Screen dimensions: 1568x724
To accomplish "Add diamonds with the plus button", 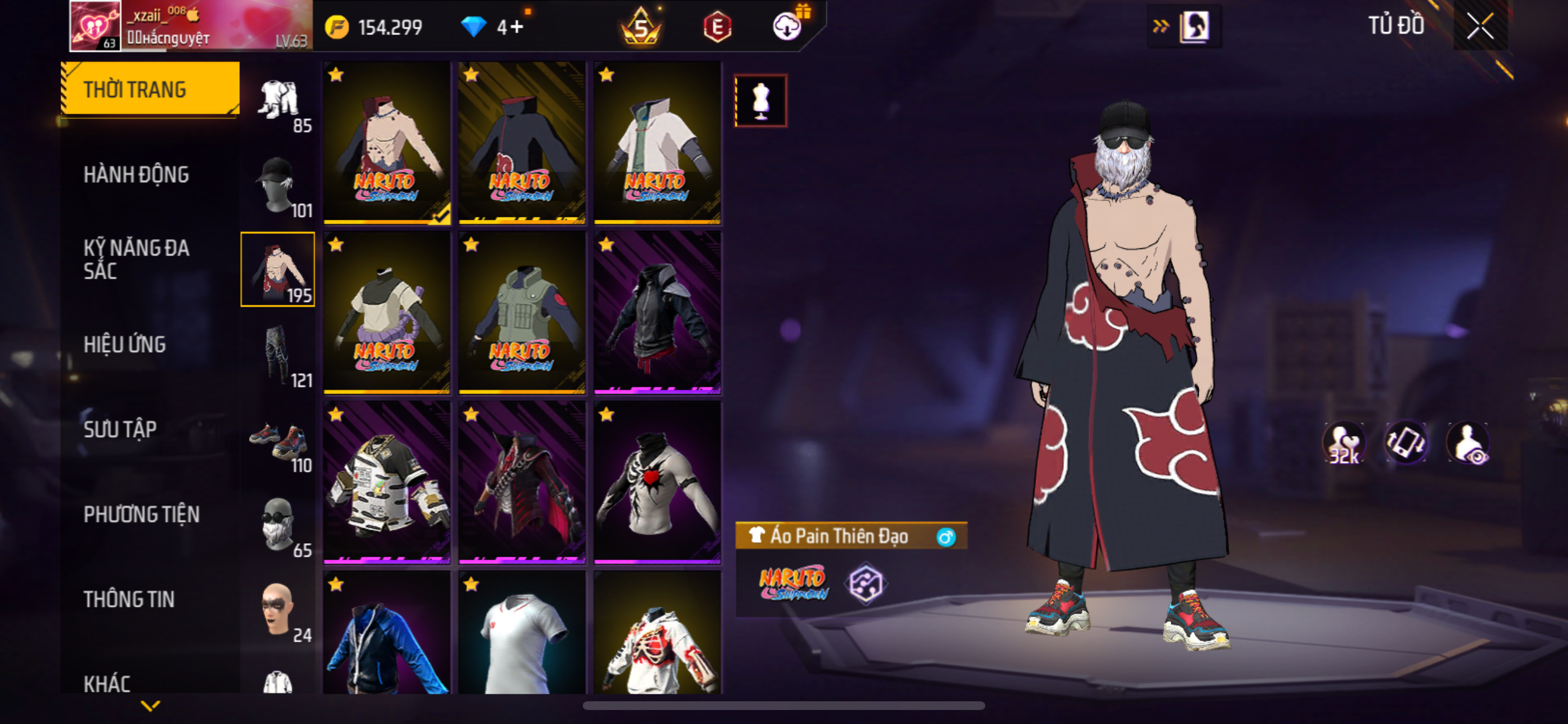I will [x=517, y=27].
